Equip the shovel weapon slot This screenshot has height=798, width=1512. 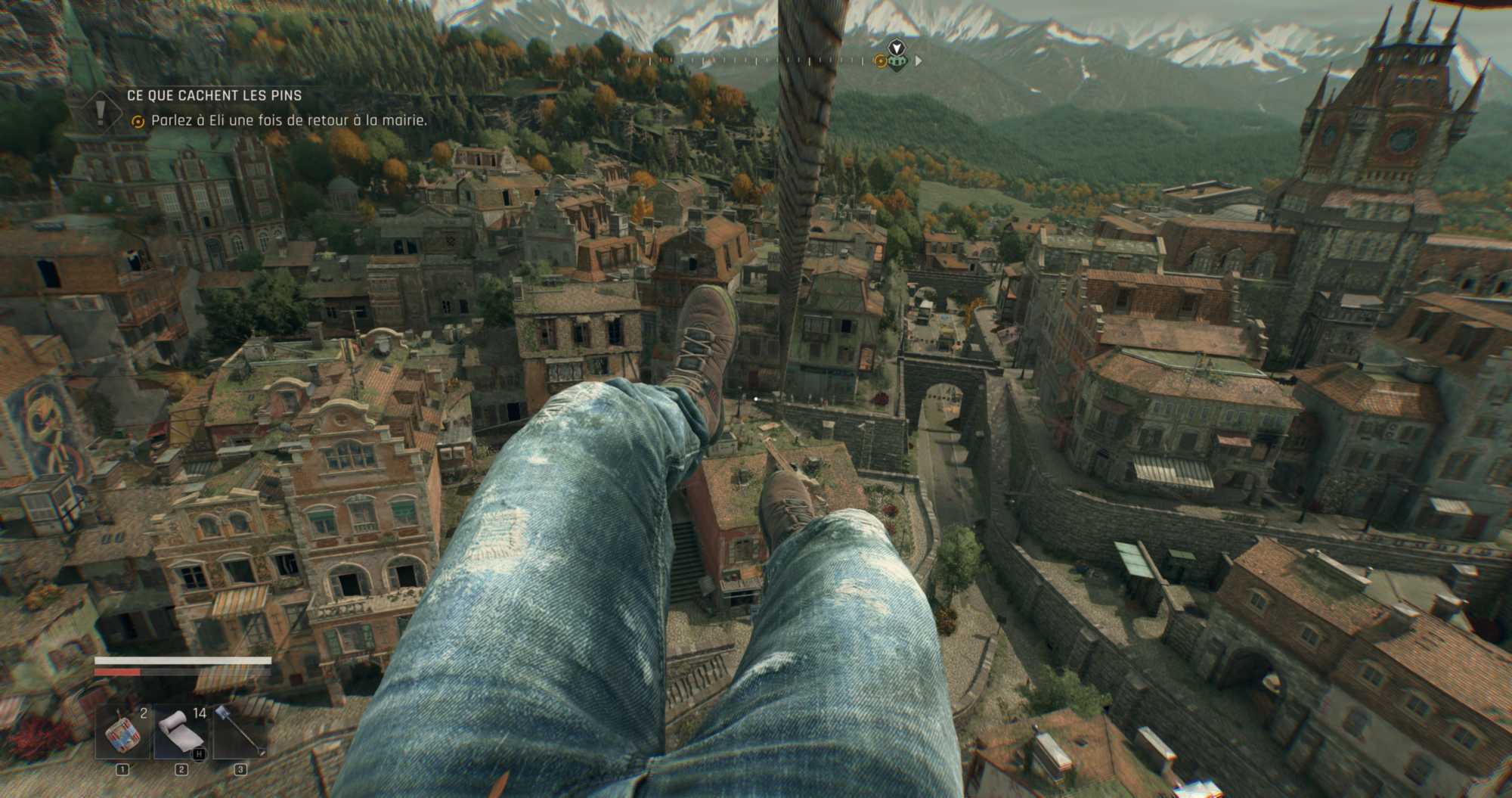tap(240, 733)
